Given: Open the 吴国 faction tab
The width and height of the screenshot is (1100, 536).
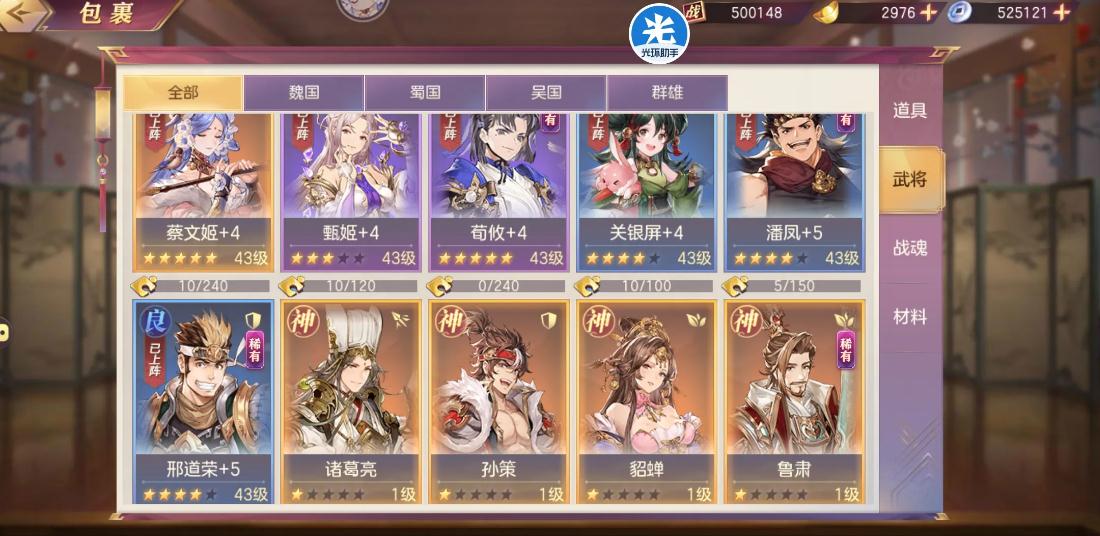Looking at the screenshot, I should coord(546,93).
